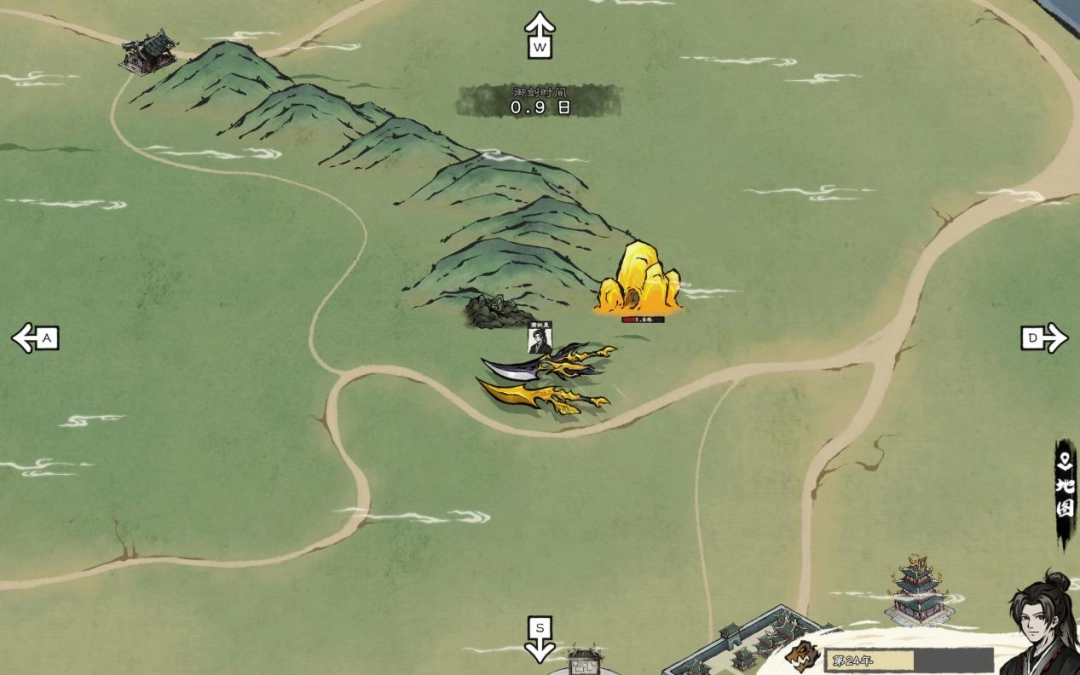Image resolution: width=1080 pixels, height=675 pixels.
Task: Pan the map with the up arrow
Action: pyautogui.click(x=540, y=35)
